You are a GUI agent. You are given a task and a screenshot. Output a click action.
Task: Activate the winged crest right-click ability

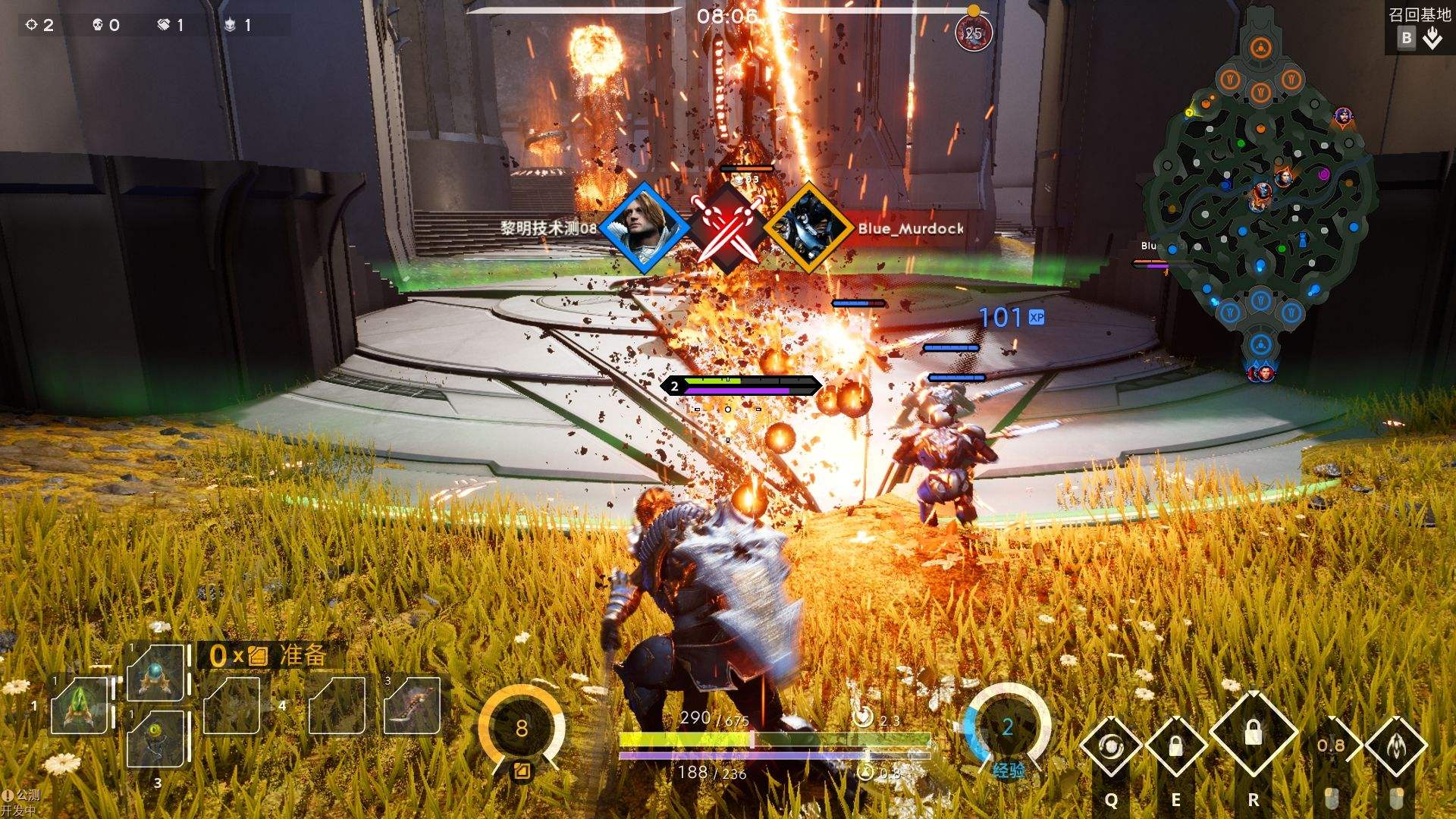pos(1396,746)
